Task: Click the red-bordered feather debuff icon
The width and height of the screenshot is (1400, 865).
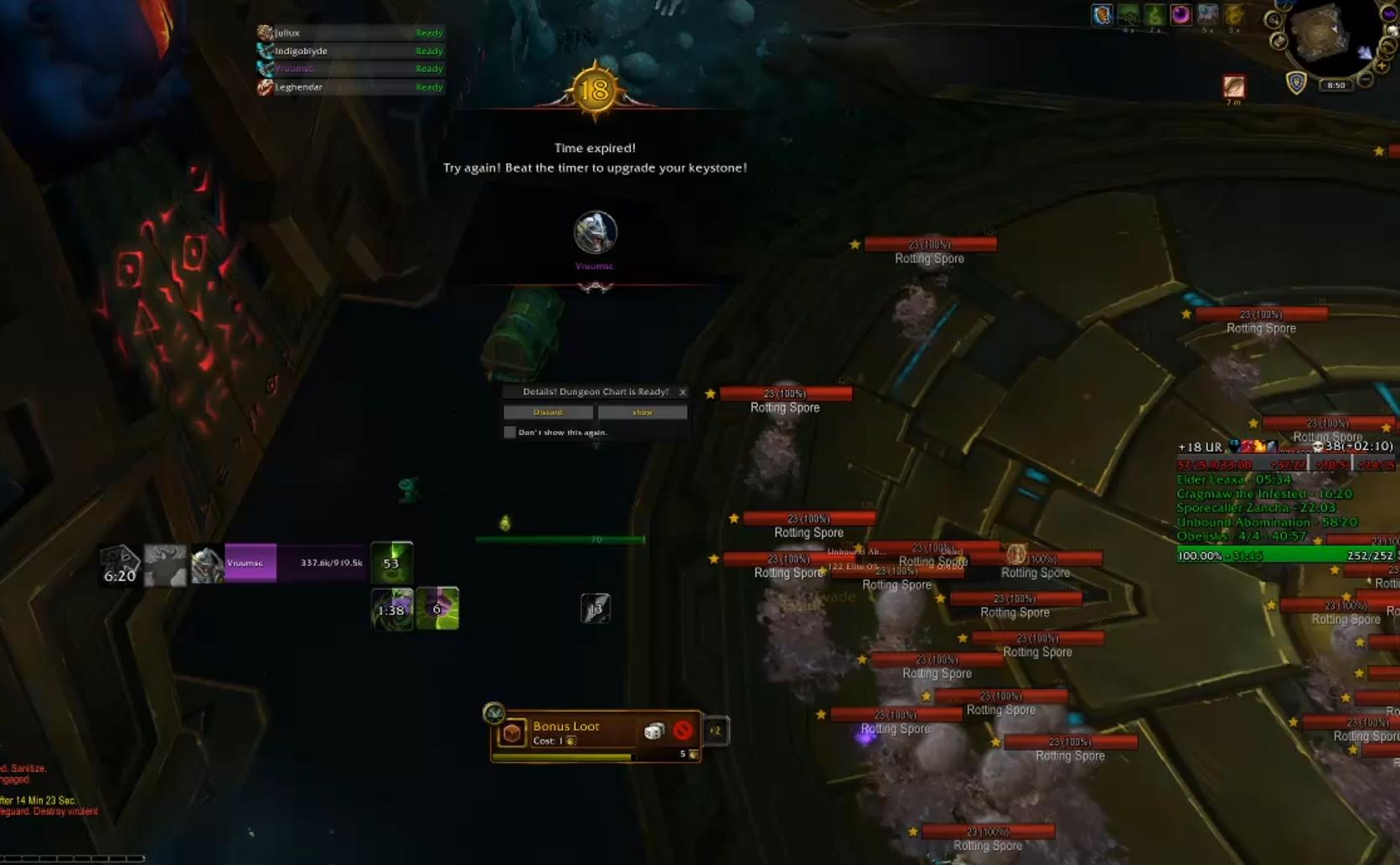Action: click(1233, 86)
